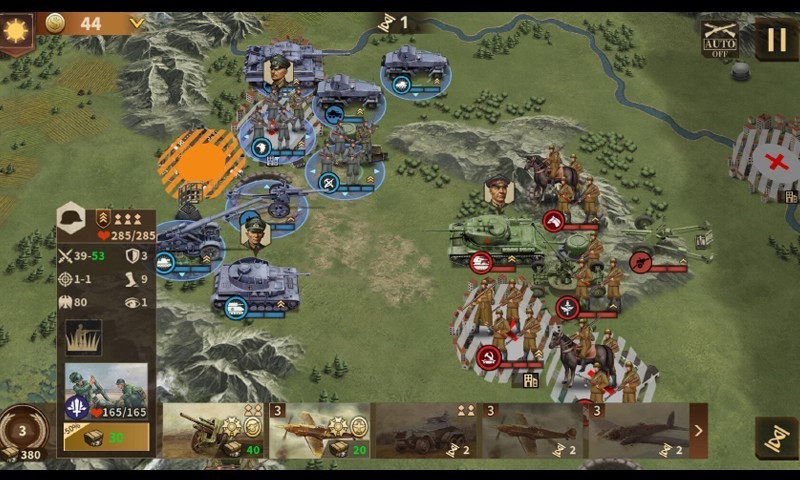Show more unit cards with right arrow

pyautogui.click(x=698, y=431)
